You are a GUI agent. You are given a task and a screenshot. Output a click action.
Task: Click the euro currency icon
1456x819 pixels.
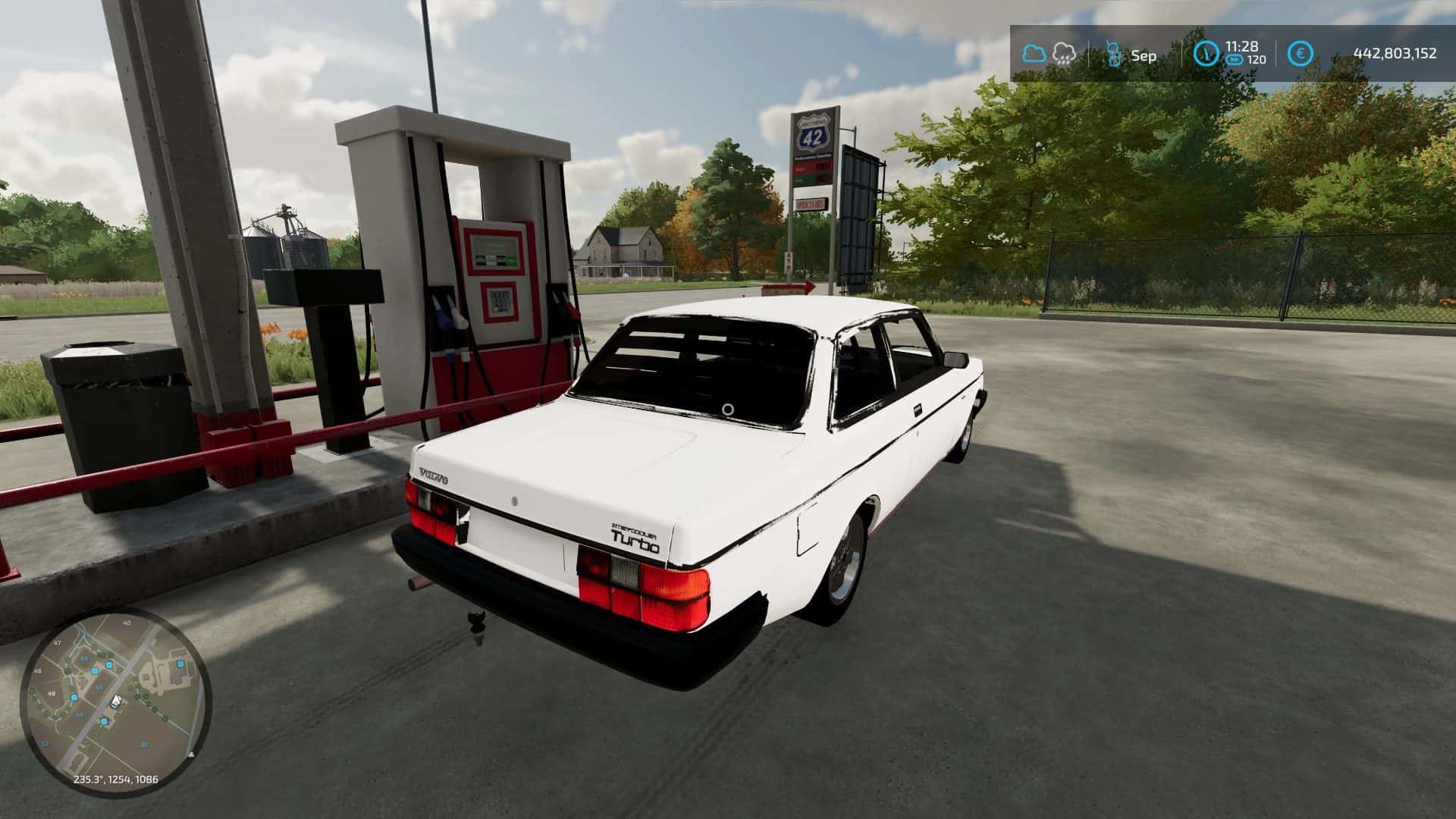coord(1301,54)
